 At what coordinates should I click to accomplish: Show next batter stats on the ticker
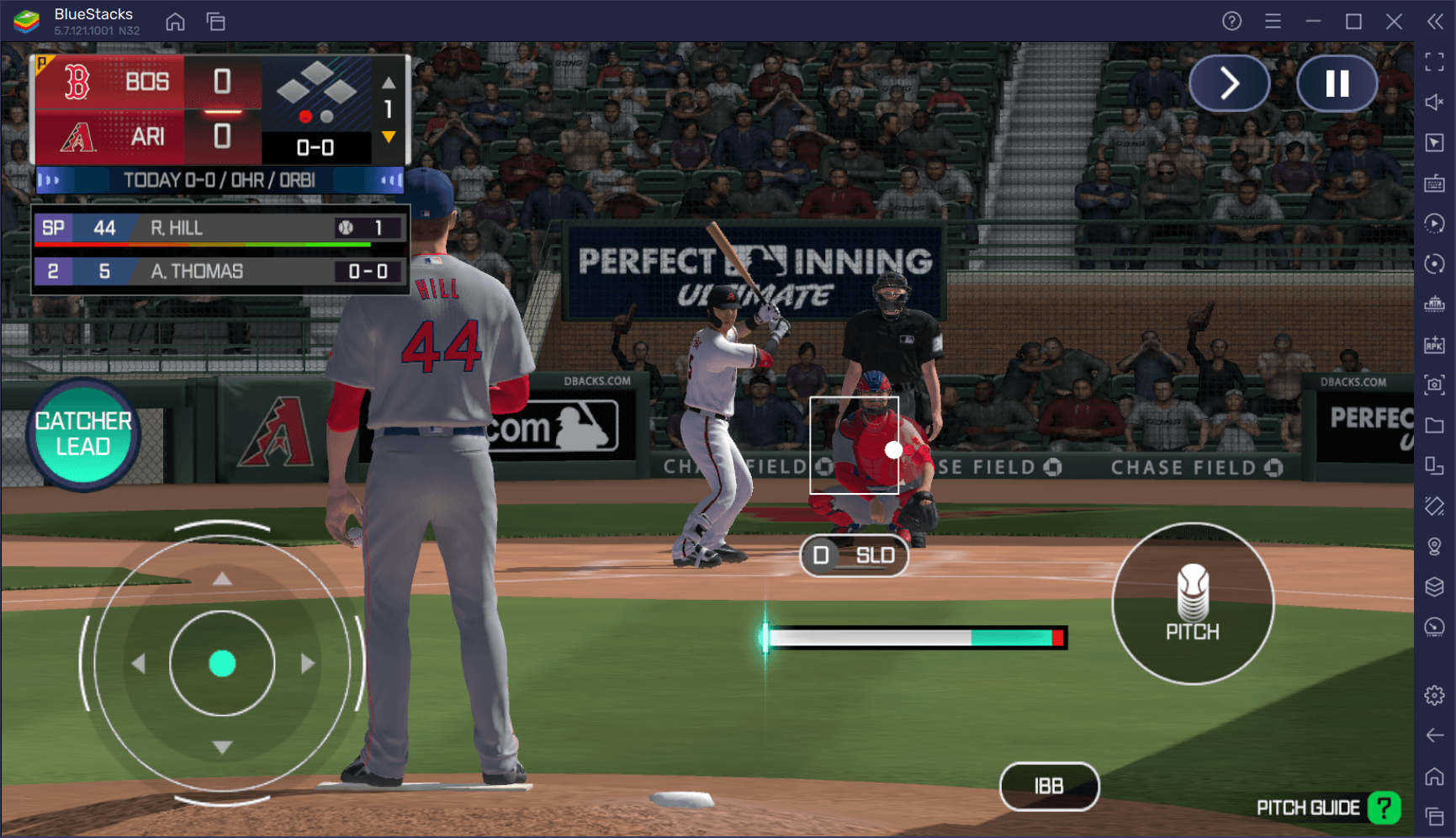coord(389,180)
